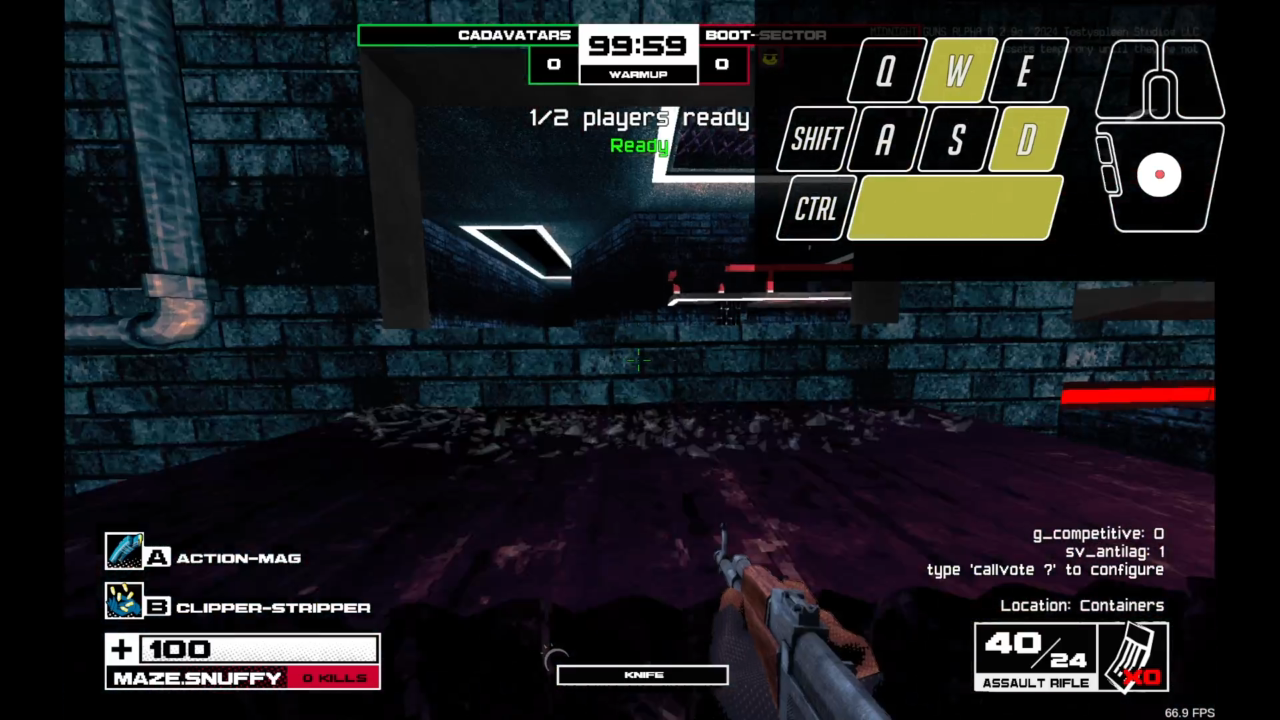Viewport: 1280px width, 720px height.
Task: Toggle the highlighted W key on the overlay
Action: (x=954, y=70)
